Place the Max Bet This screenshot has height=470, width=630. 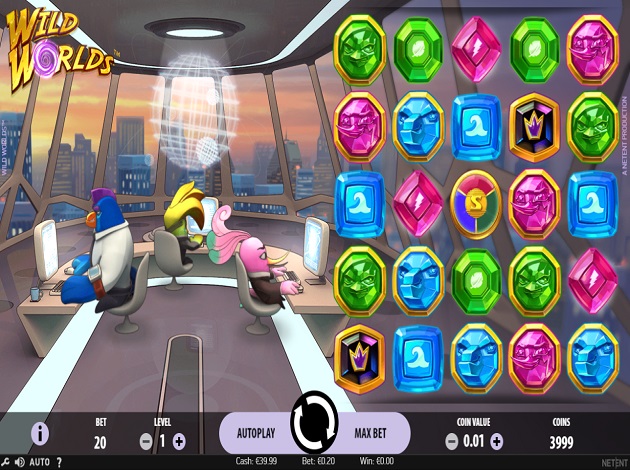pos(371,436)
